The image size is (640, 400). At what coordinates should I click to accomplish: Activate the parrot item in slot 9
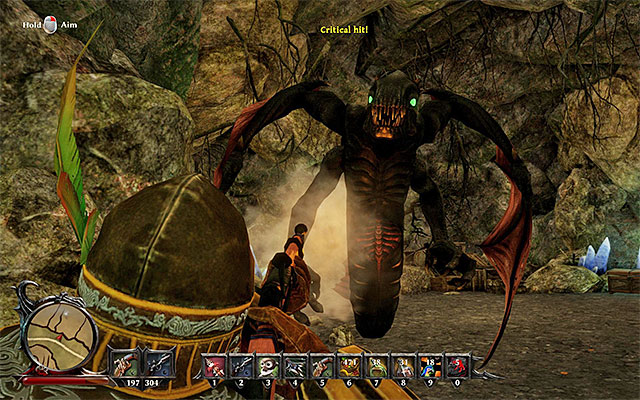[x=430, y=366]
